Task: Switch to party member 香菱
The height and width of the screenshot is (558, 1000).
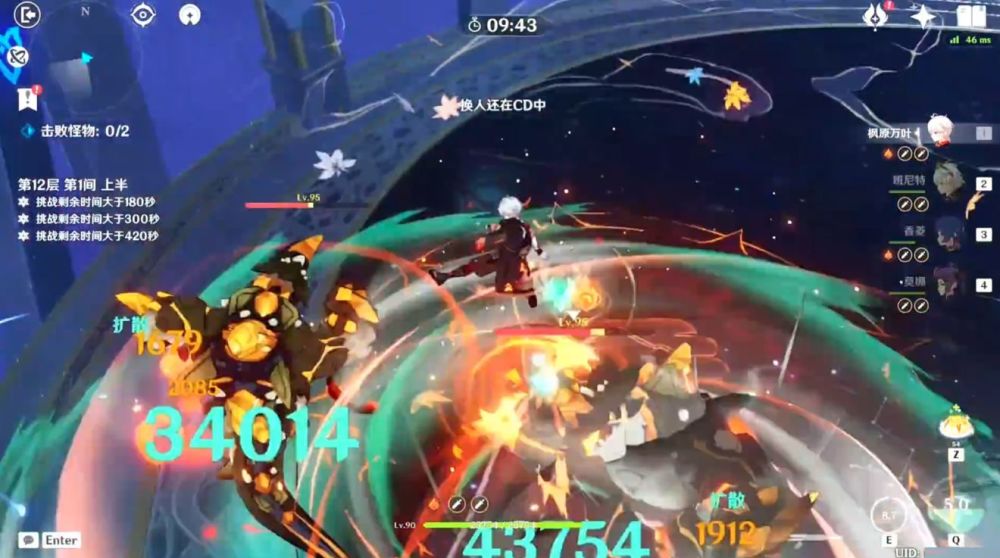Action: click(947, 234)
